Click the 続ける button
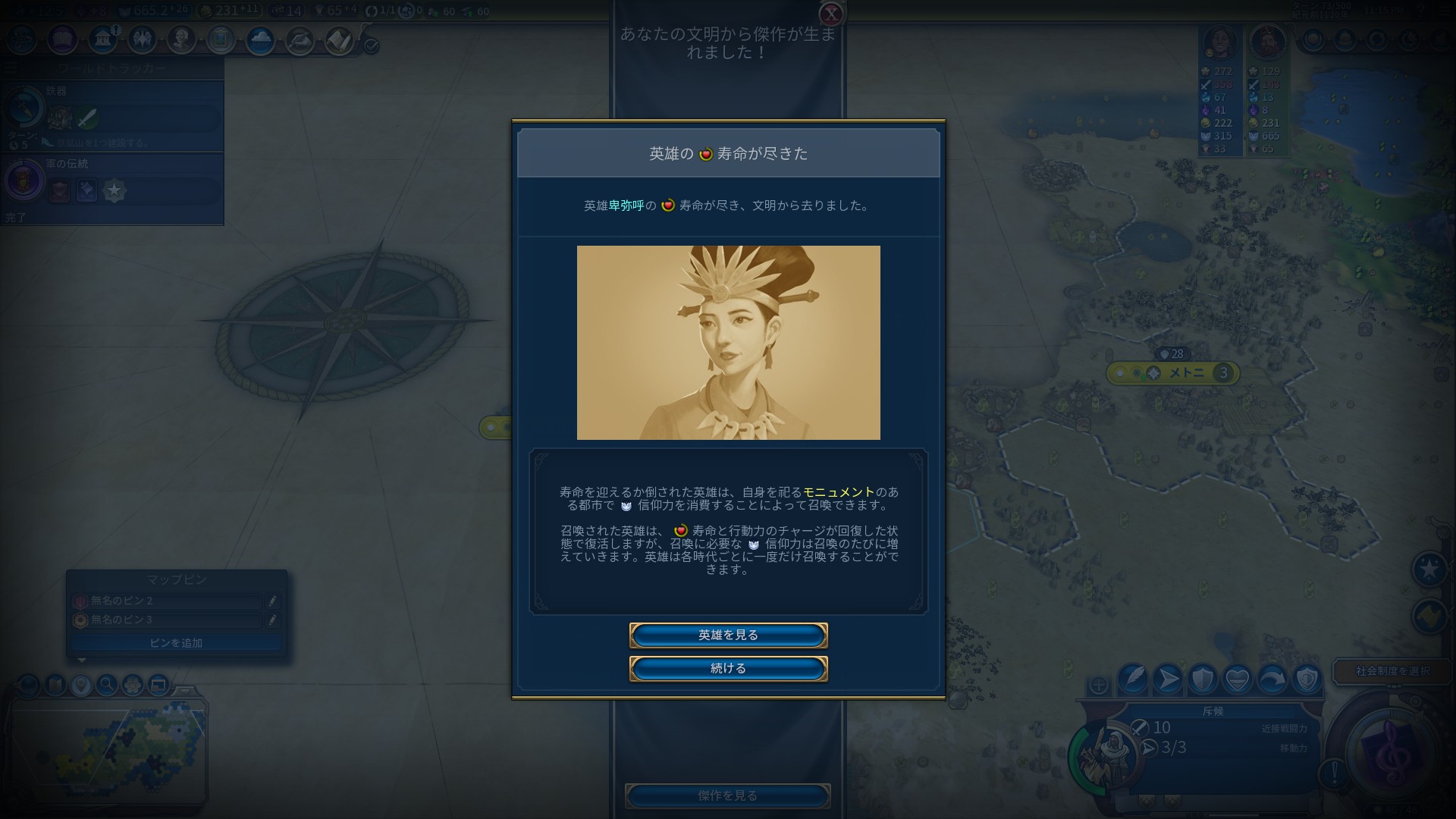The width and height of the screenshot is (1456, 819). (727, 669)
